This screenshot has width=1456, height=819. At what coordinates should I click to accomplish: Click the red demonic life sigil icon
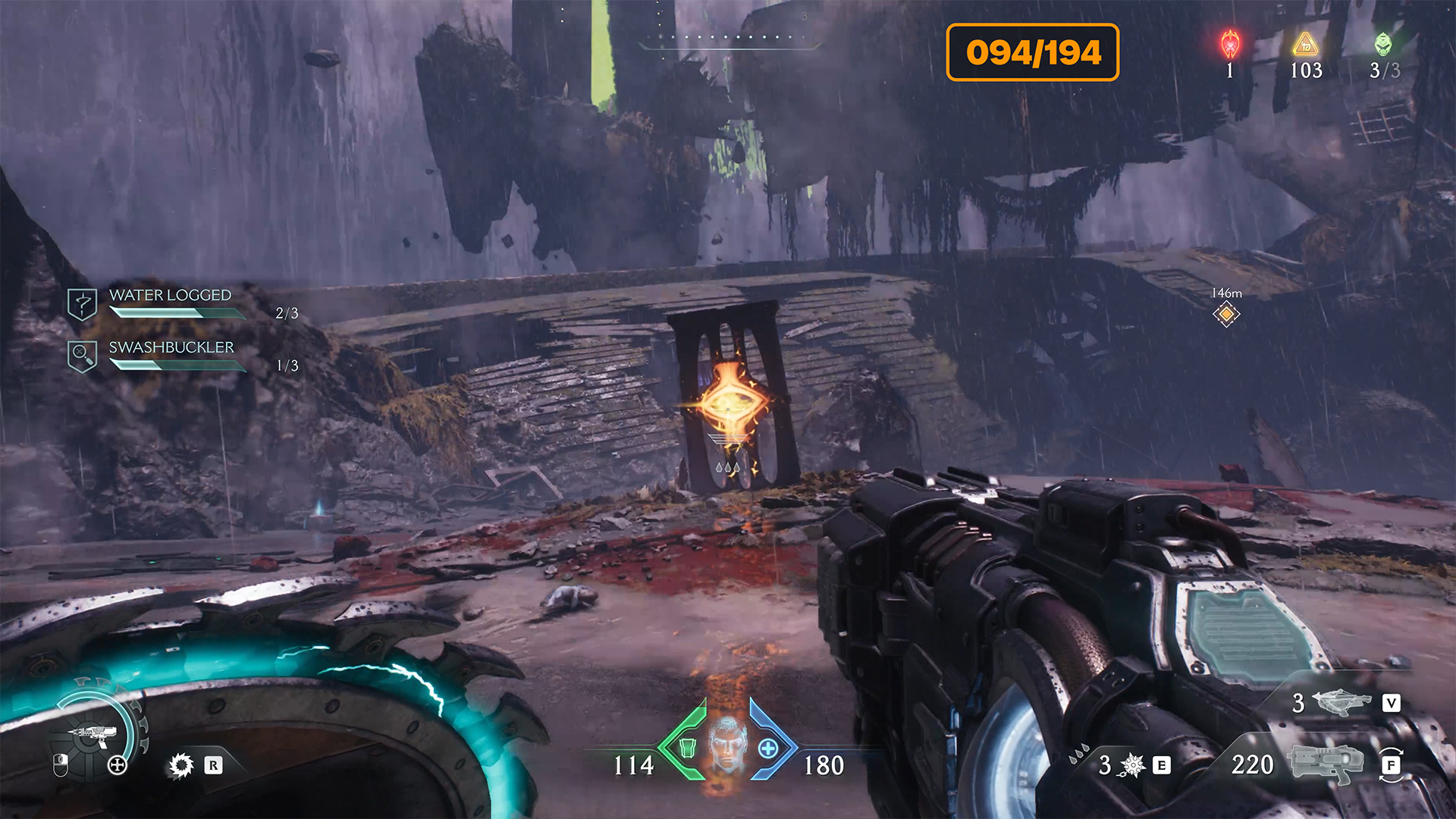coord(1230,44)
